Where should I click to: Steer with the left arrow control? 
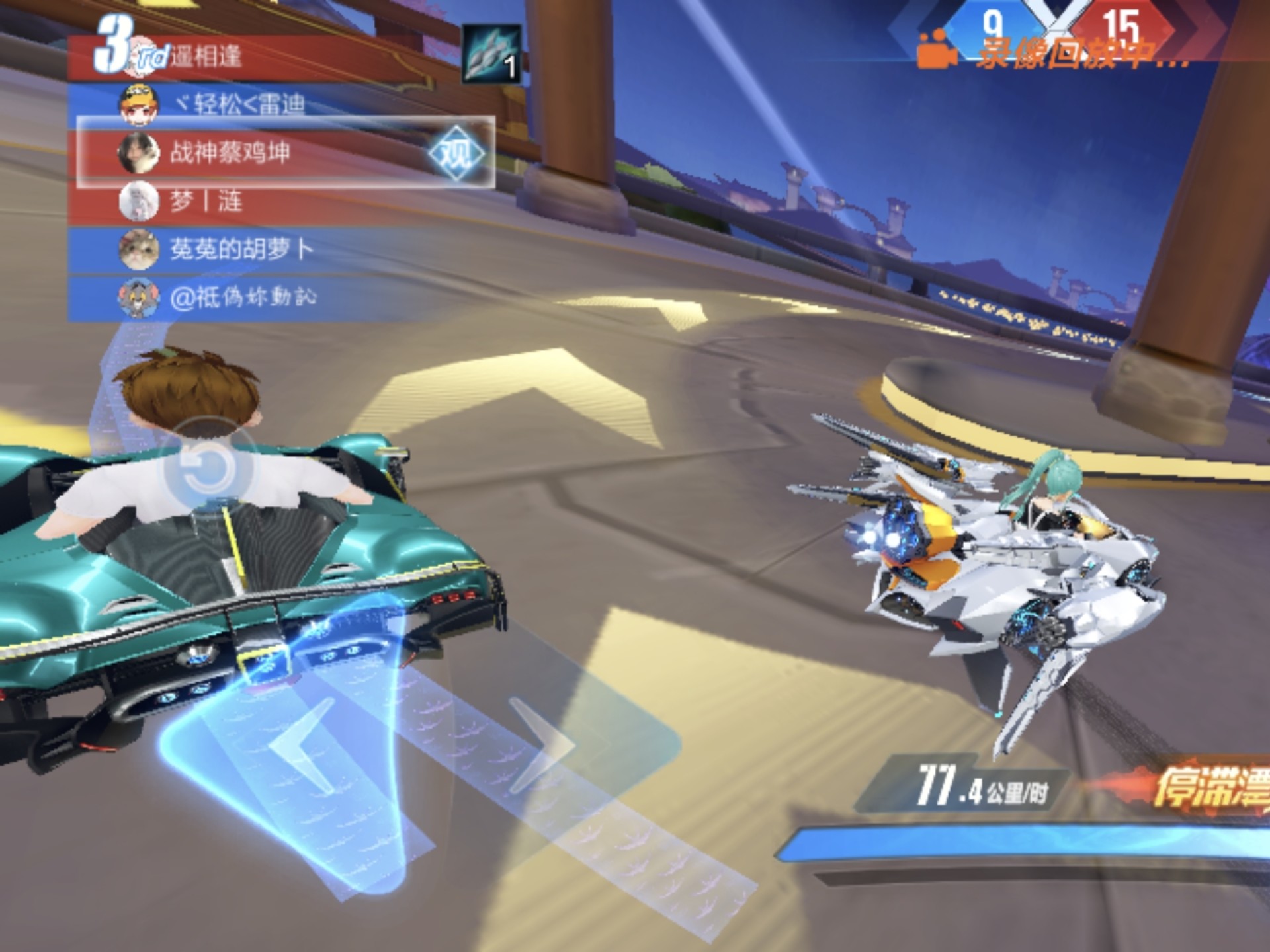pos(304,747)
